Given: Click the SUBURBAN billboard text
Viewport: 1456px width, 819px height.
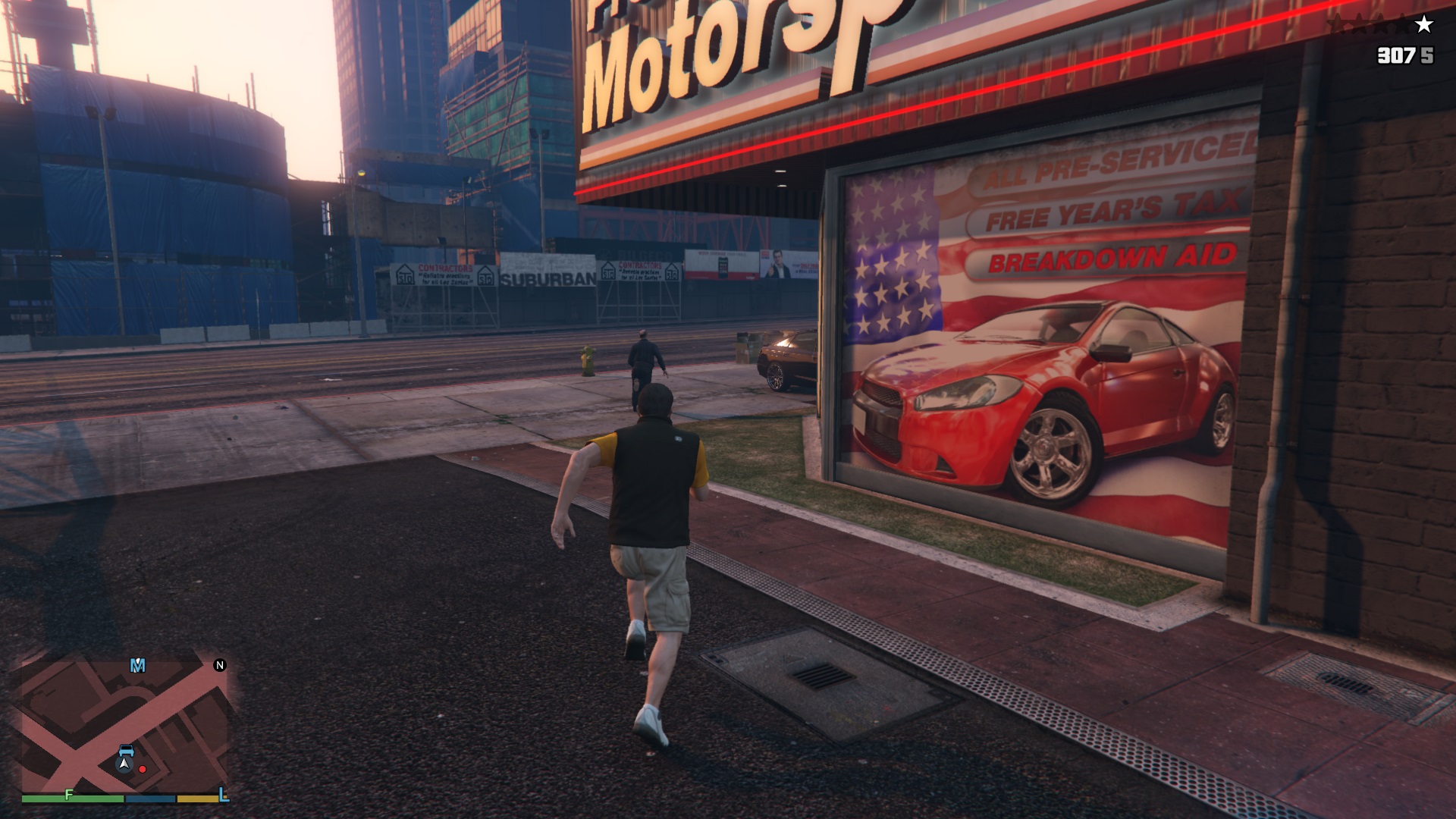Looking at the screenshot, I should click(546, 280).
